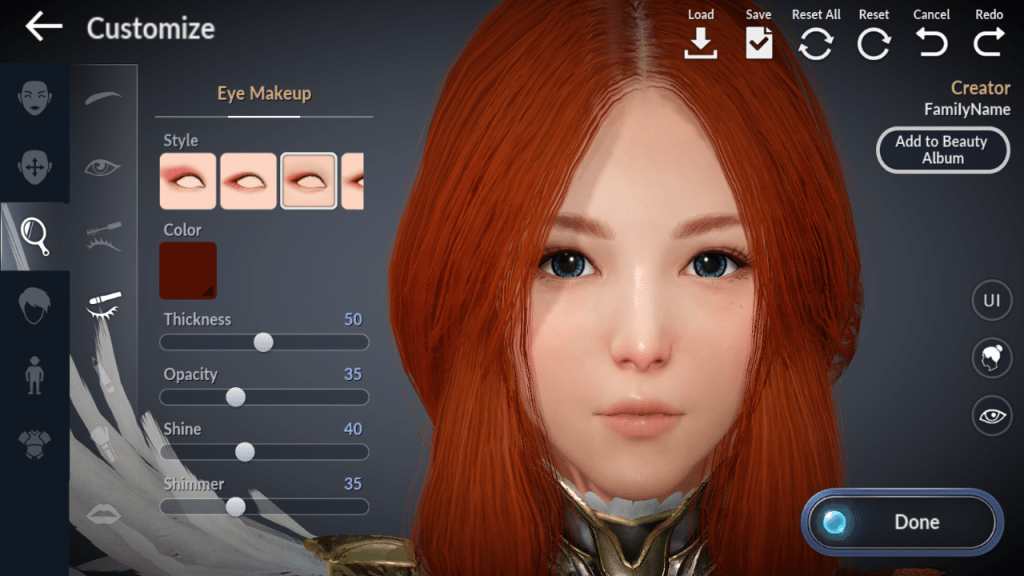1024x576 pixels.
Task: Click the eye view icon button
Action: (x=991, y=416)
